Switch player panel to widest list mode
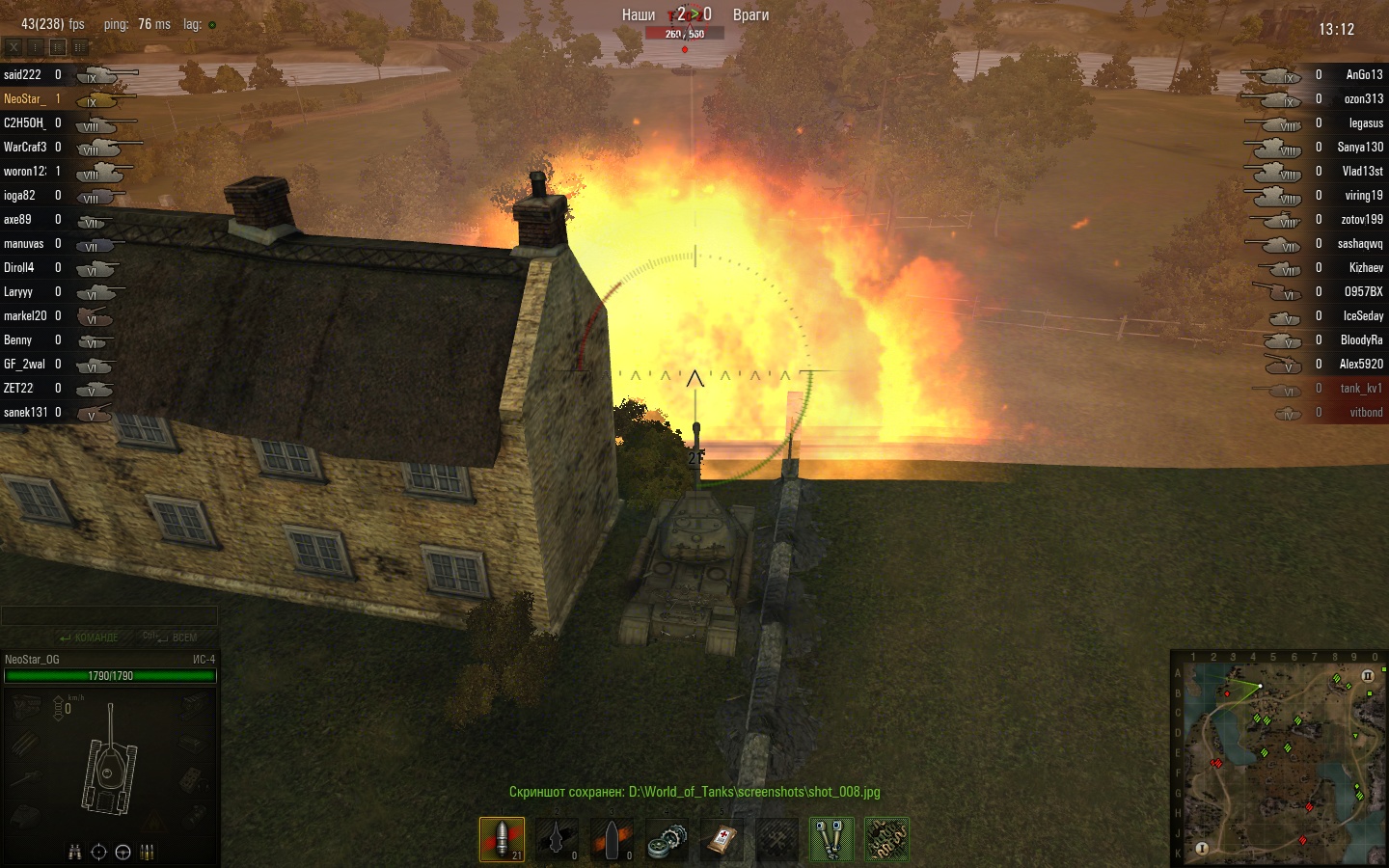Viewport: 1389px width, 868px height. [x=80, y=46]
